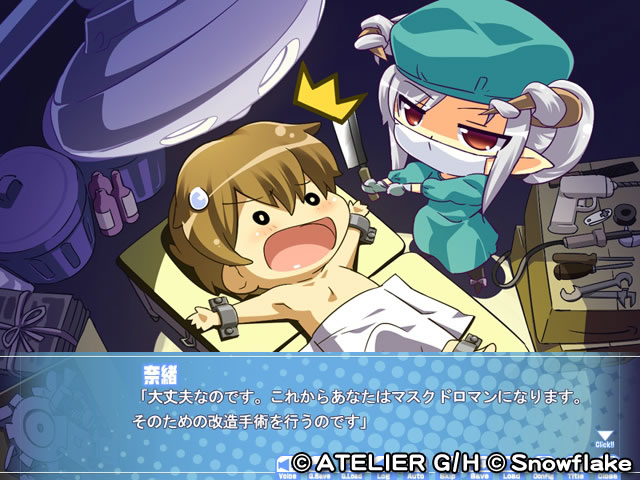The width and height of the screenshot is (640, 480).
Task: Open the Config settings
Action: click(541, 474)
